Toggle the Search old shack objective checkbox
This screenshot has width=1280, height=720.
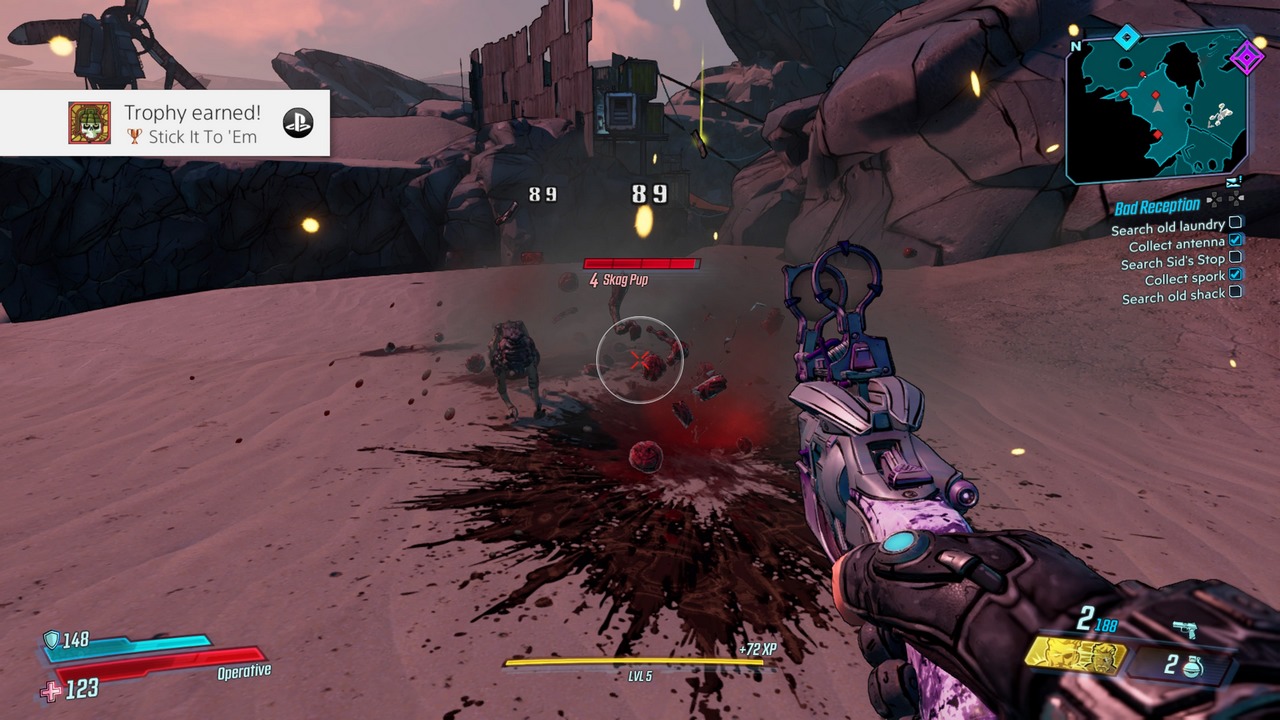pos(1236,292)
